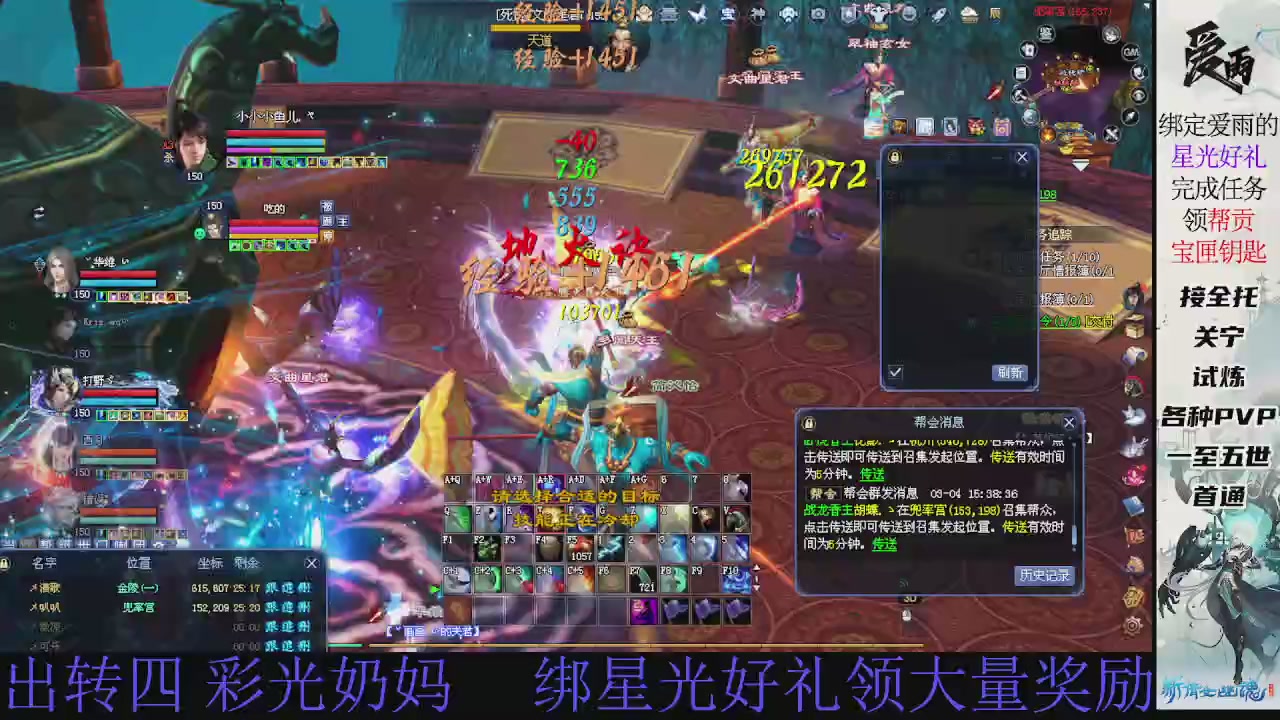Click the F7 skill slot showing 721 charges
The width and height of the screenshot is (1280, 720).
pyautogui.click(x=643, y=578)
